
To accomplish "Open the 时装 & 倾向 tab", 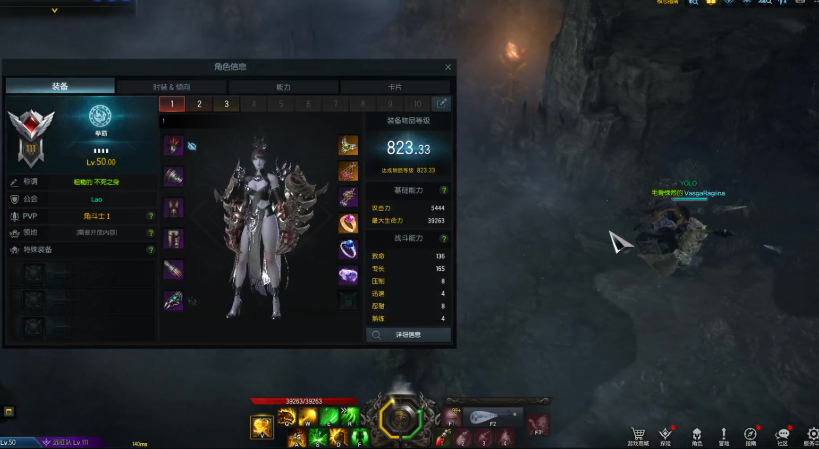I will [171, 87].
